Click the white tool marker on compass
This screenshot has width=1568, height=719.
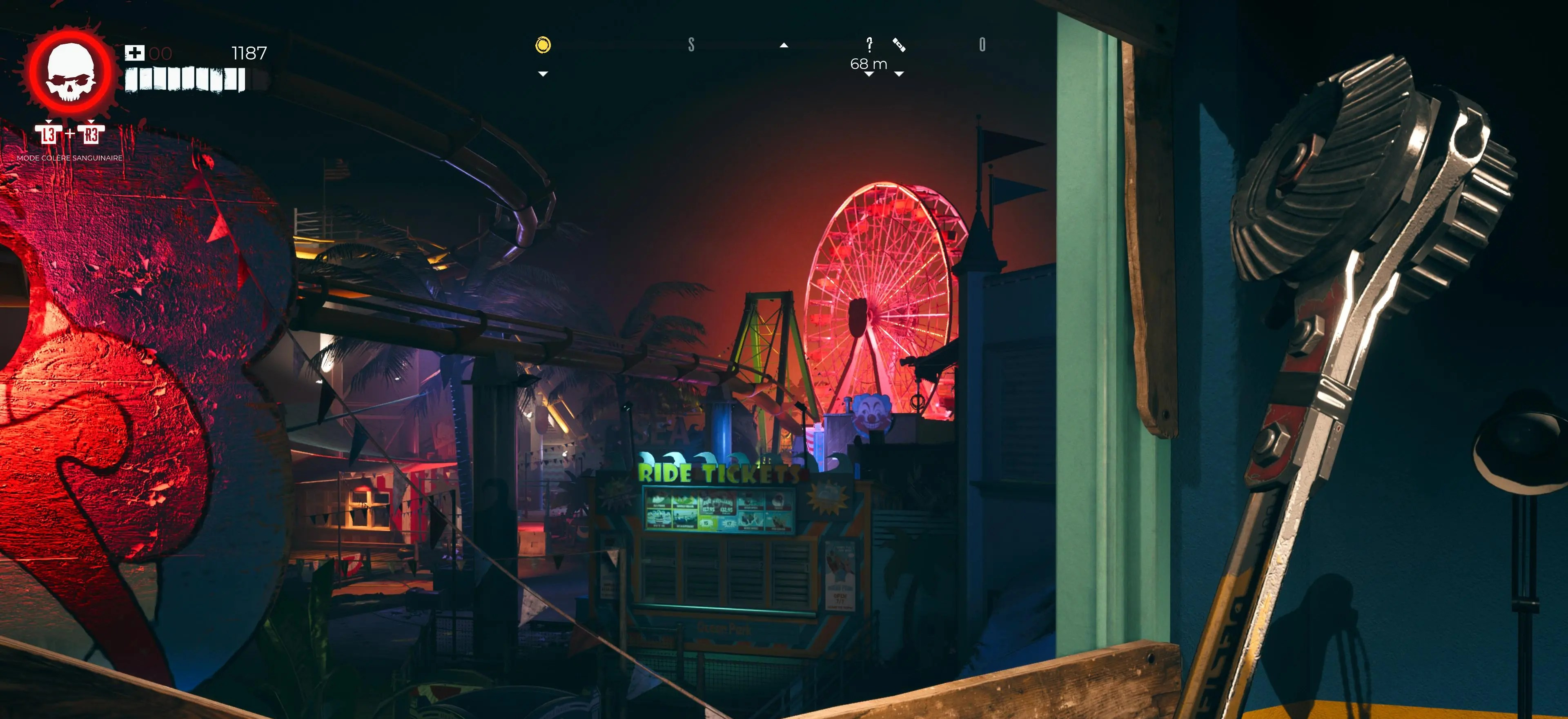[899, 45]
